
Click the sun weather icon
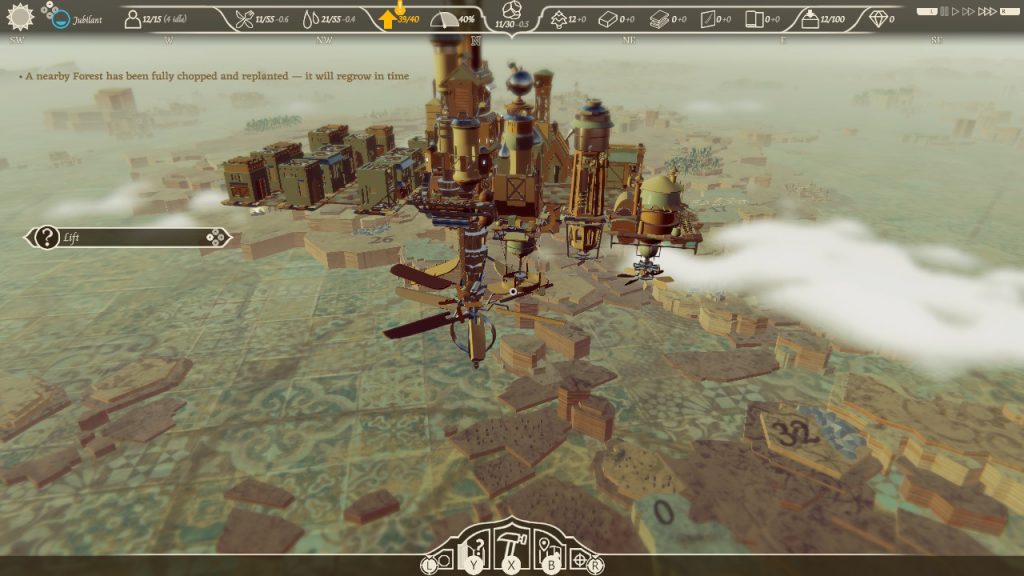click(x=19, y=17)
